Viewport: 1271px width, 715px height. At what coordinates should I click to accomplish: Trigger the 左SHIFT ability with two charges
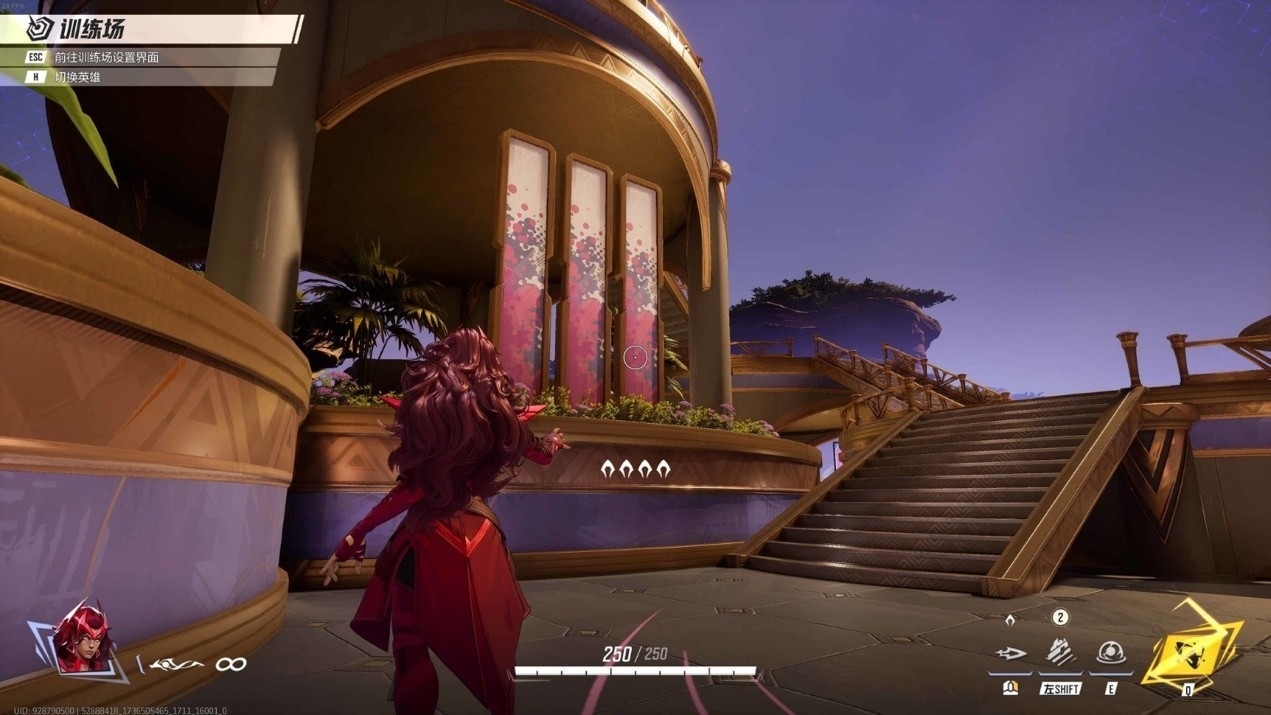pyautogui.click(x=1060, y=653)
